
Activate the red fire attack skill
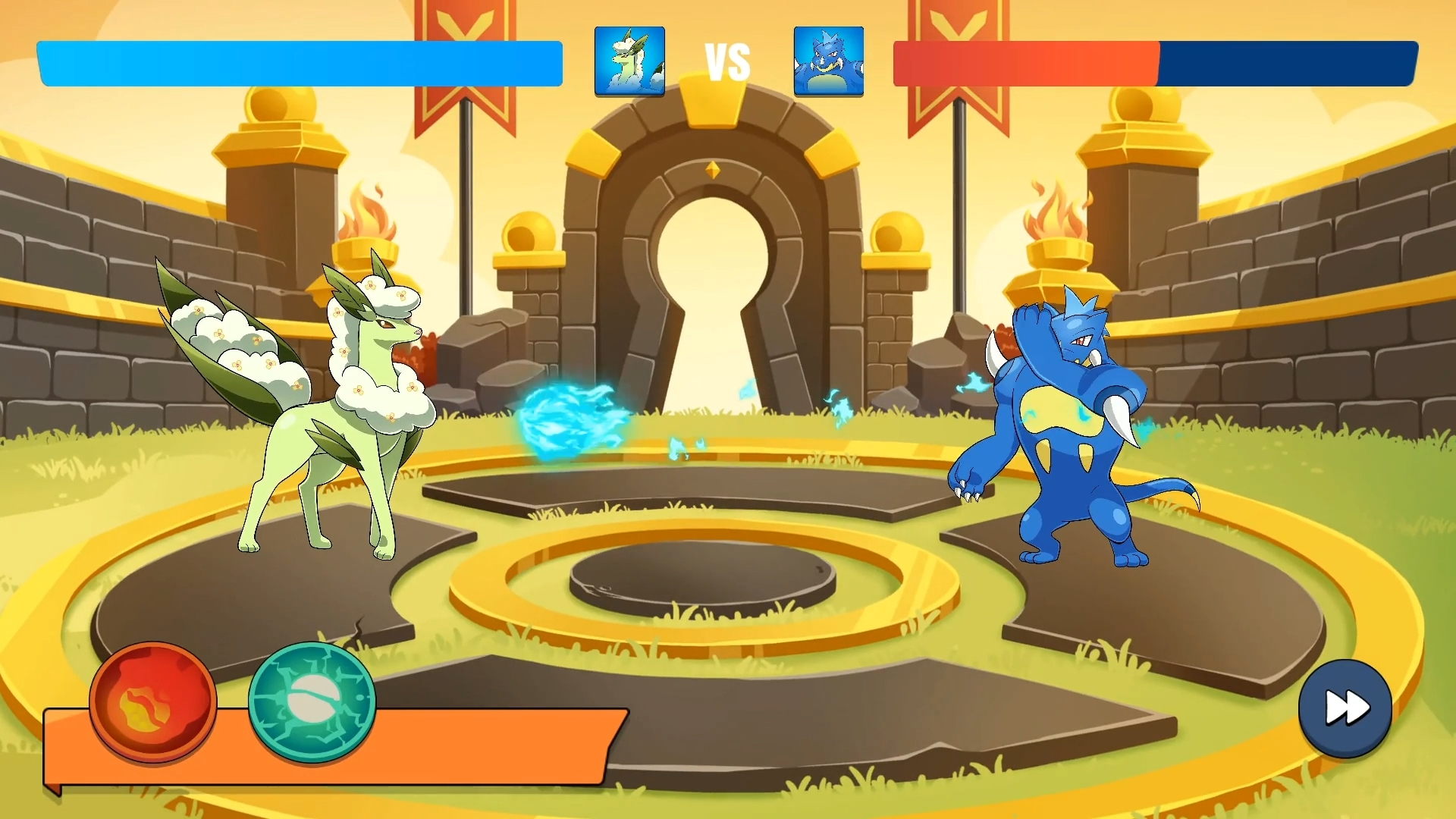tap(153, 702)
